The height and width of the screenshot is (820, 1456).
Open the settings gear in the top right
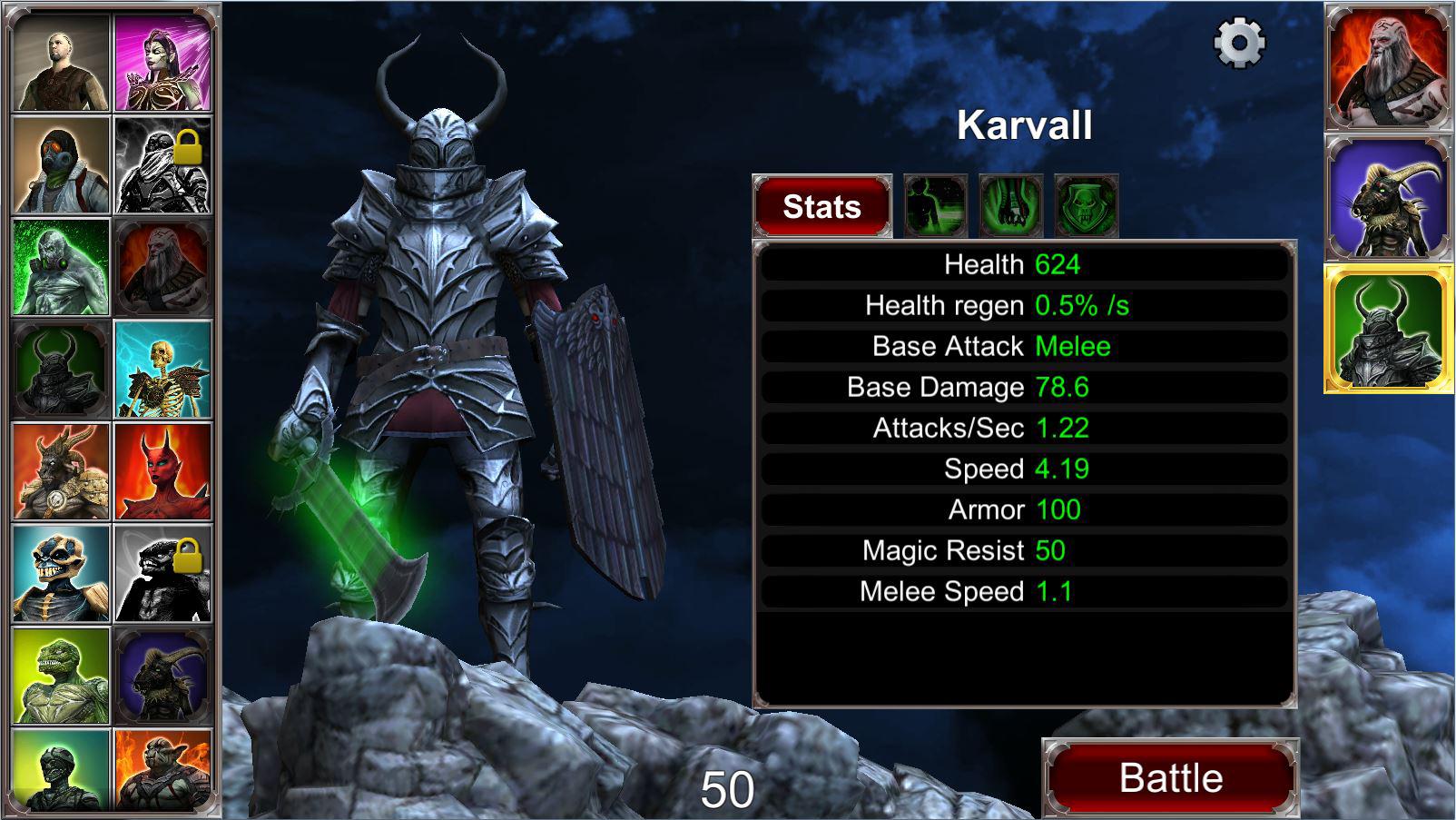(1238, 41)
